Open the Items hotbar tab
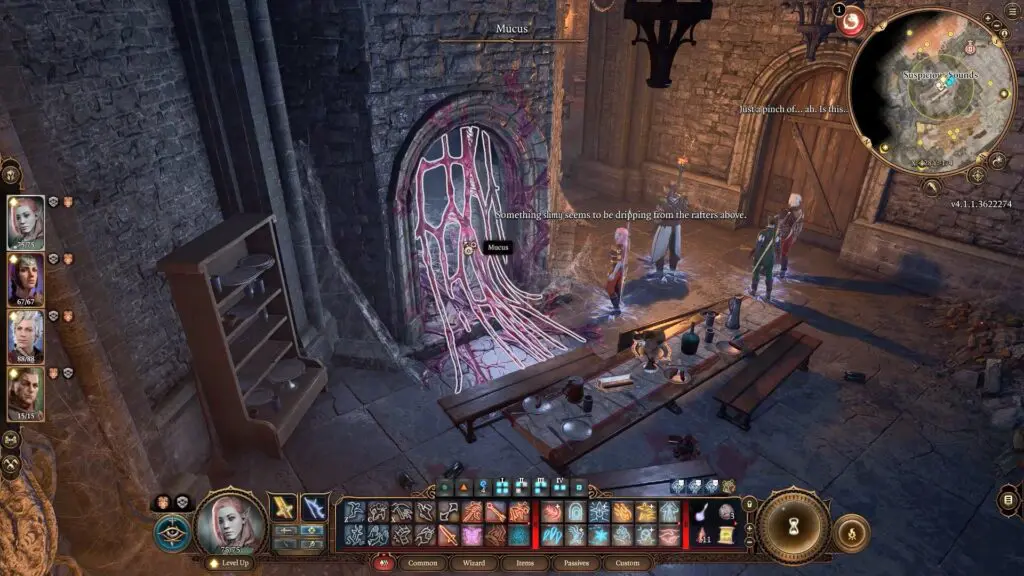The width and height of the screenshot is (1024, 576). point(525,563)
